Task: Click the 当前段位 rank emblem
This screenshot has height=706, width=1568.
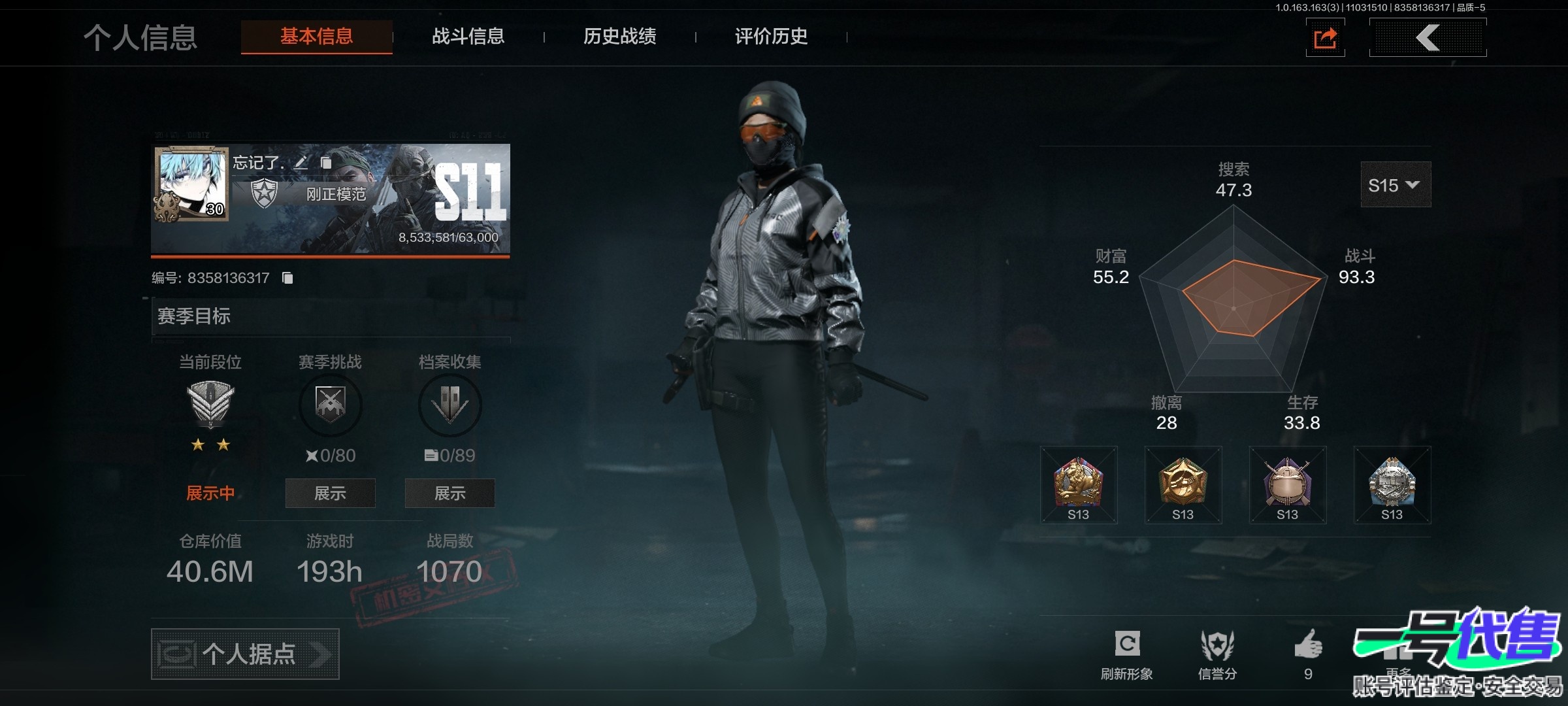Action: pyautogui.click(x=210, y=404)
